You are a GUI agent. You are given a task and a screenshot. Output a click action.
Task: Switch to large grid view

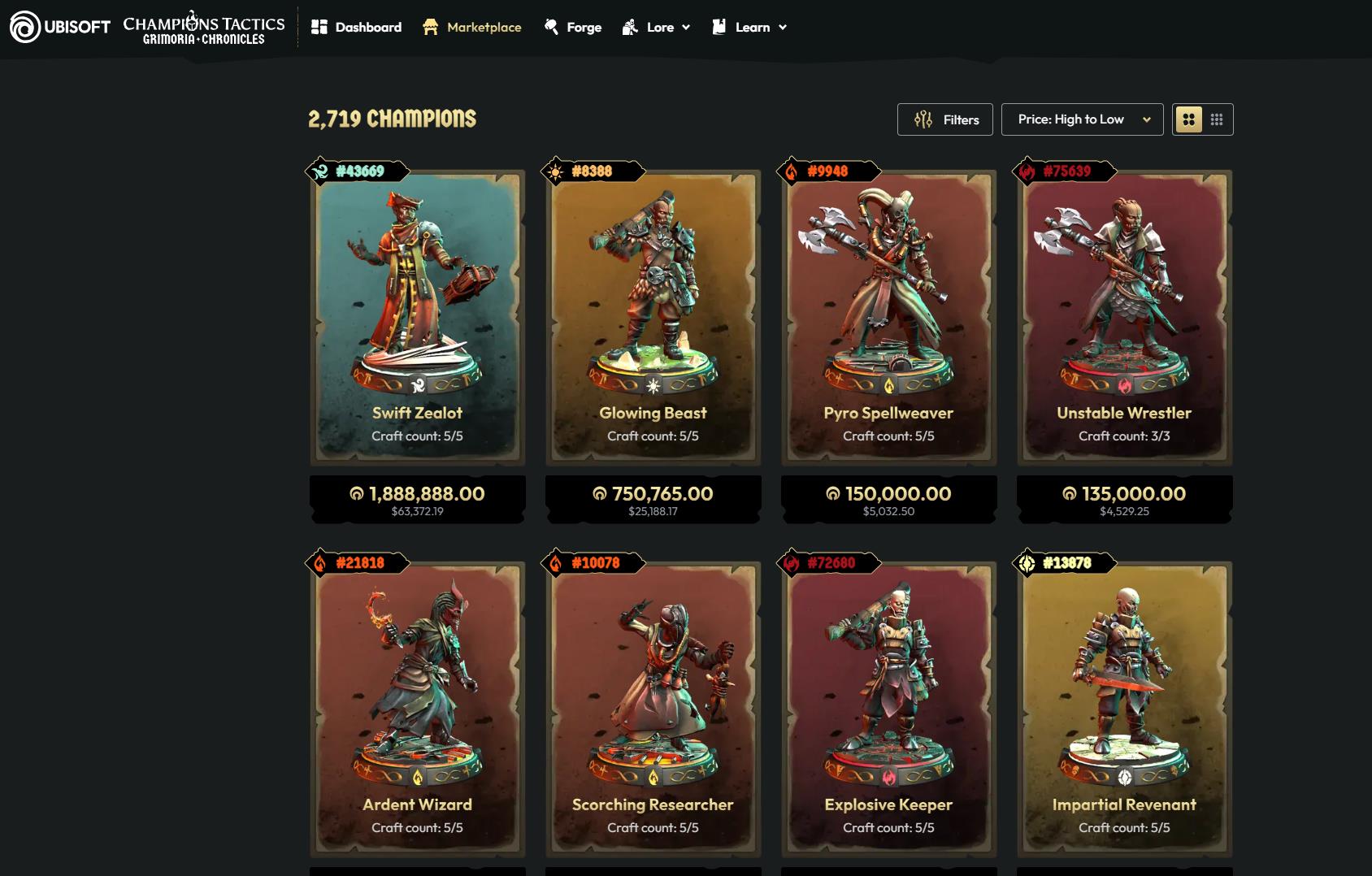(x=1188, y=119)
